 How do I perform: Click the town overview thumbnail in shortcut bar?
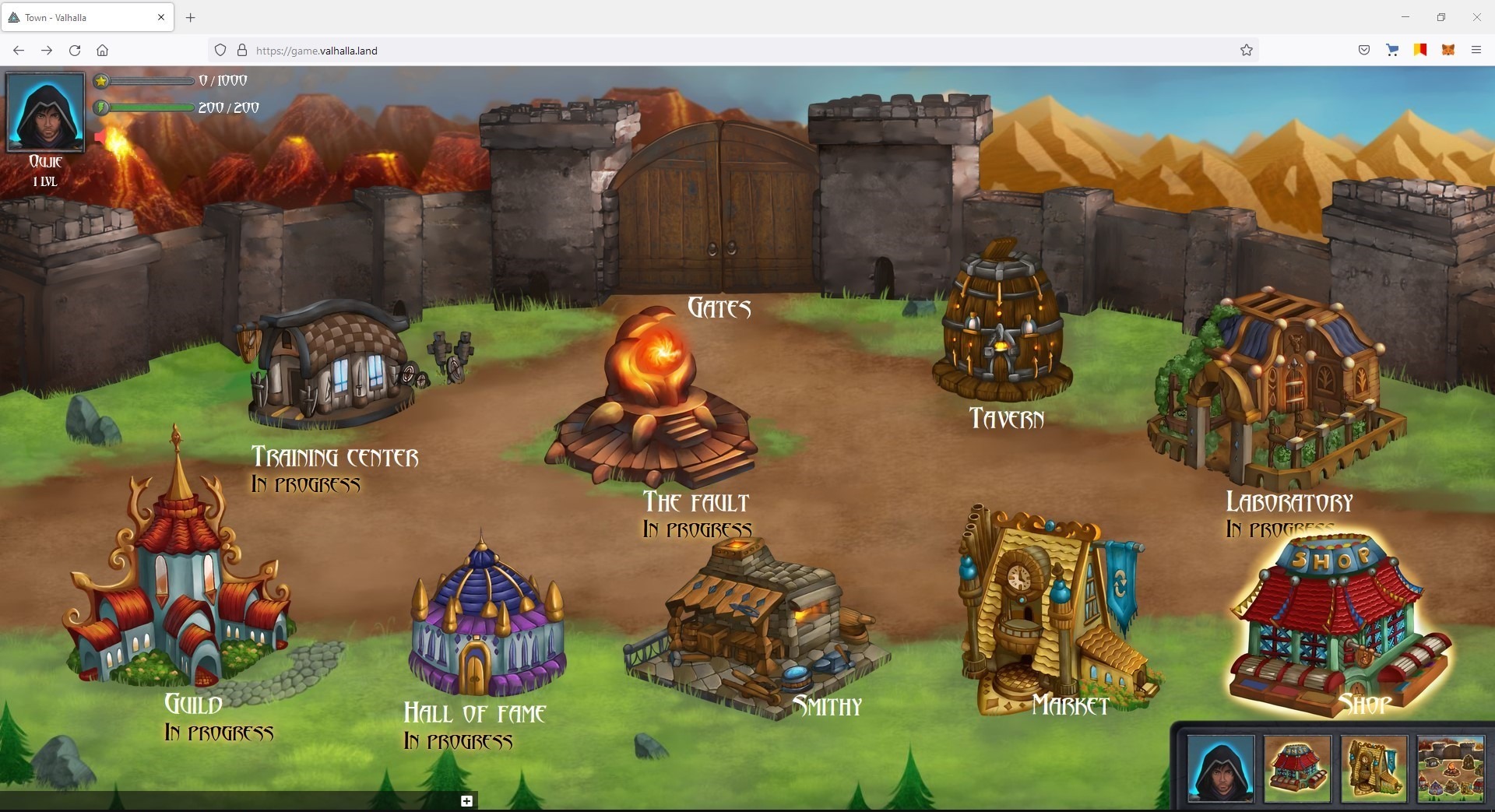point(1450,768)
